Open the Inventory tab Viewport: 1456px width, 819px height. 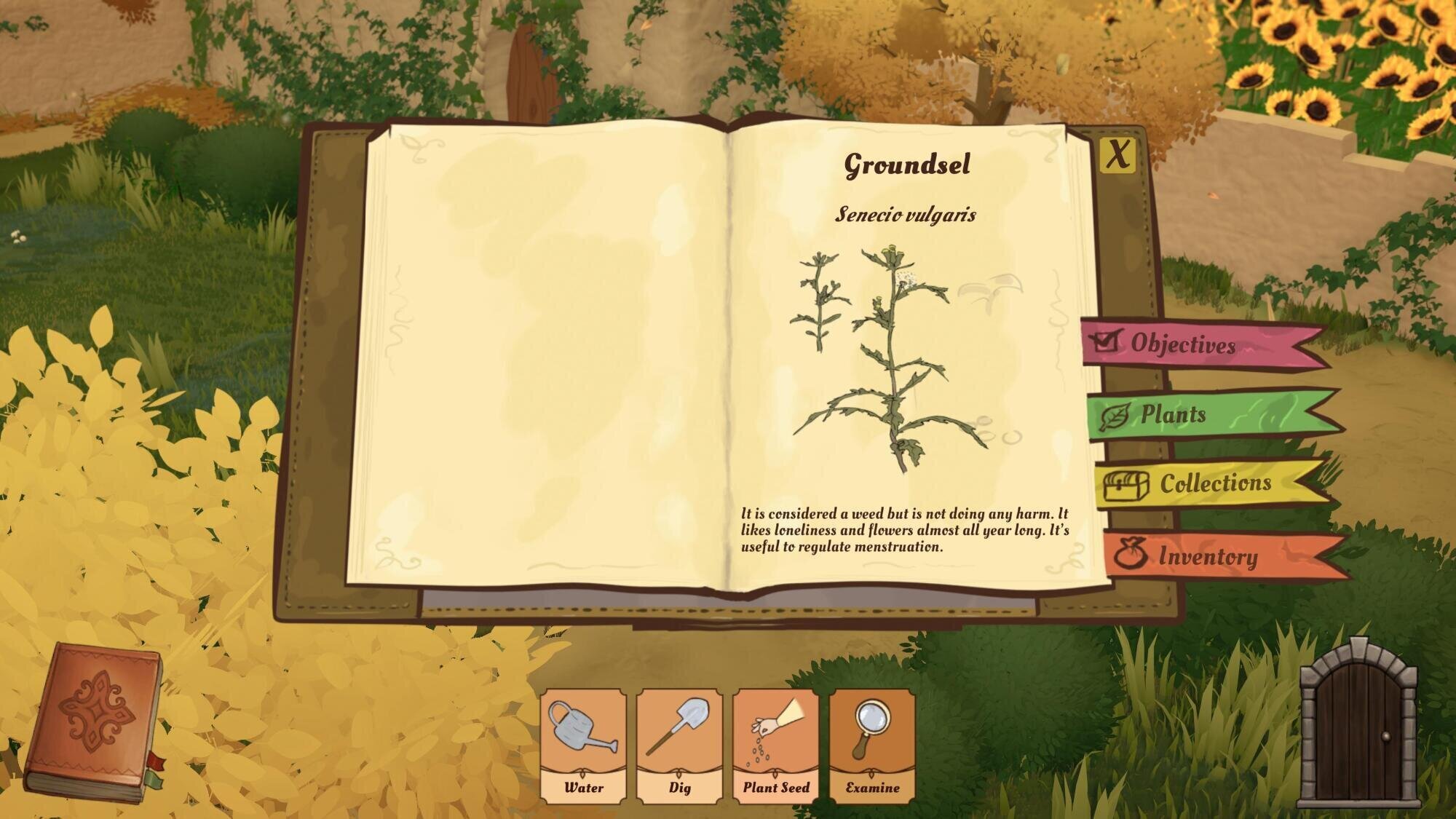(x=1208, y=558)
